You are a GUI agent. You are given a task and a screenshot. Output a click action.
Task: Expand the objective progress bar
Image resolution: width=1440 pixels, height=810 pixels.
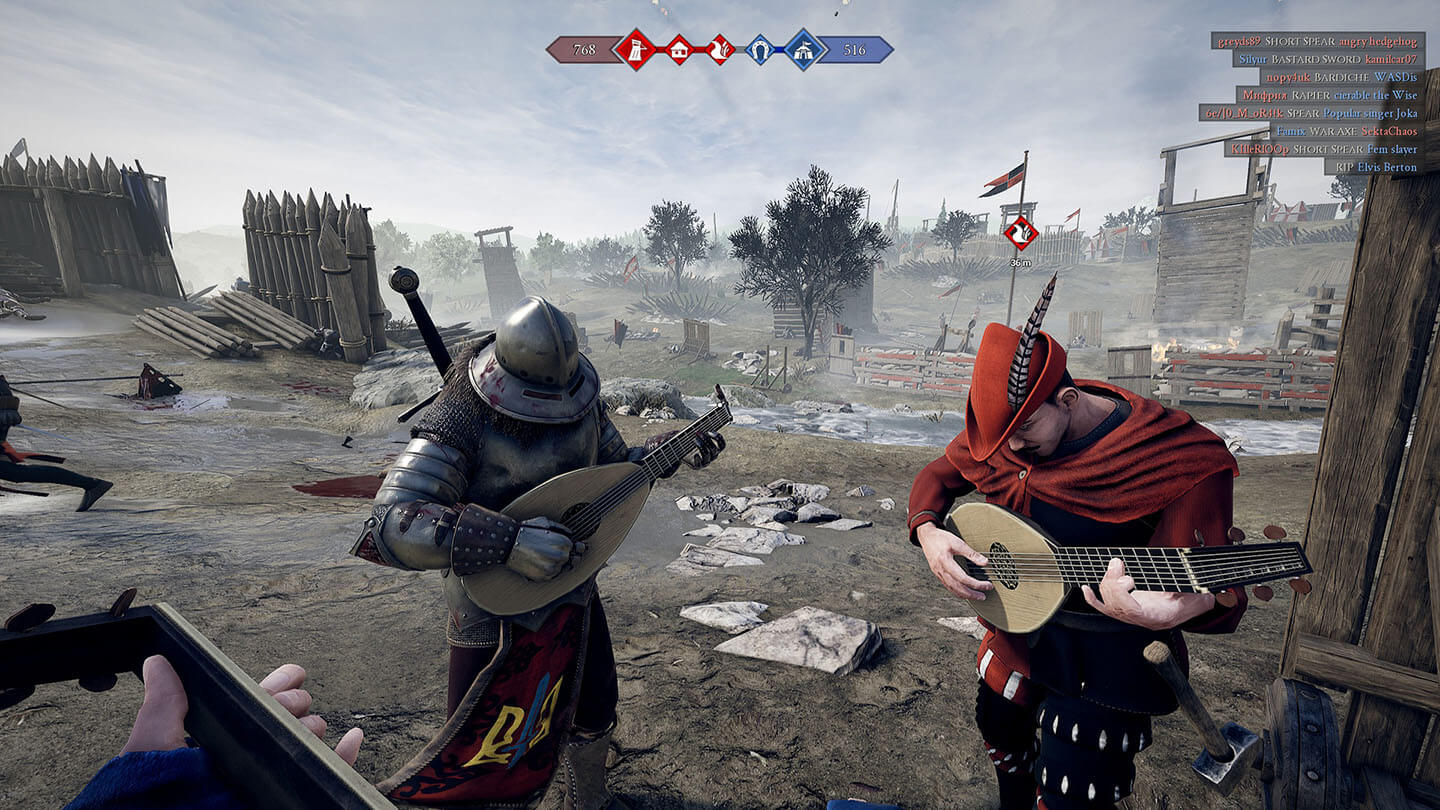(720, 48)
